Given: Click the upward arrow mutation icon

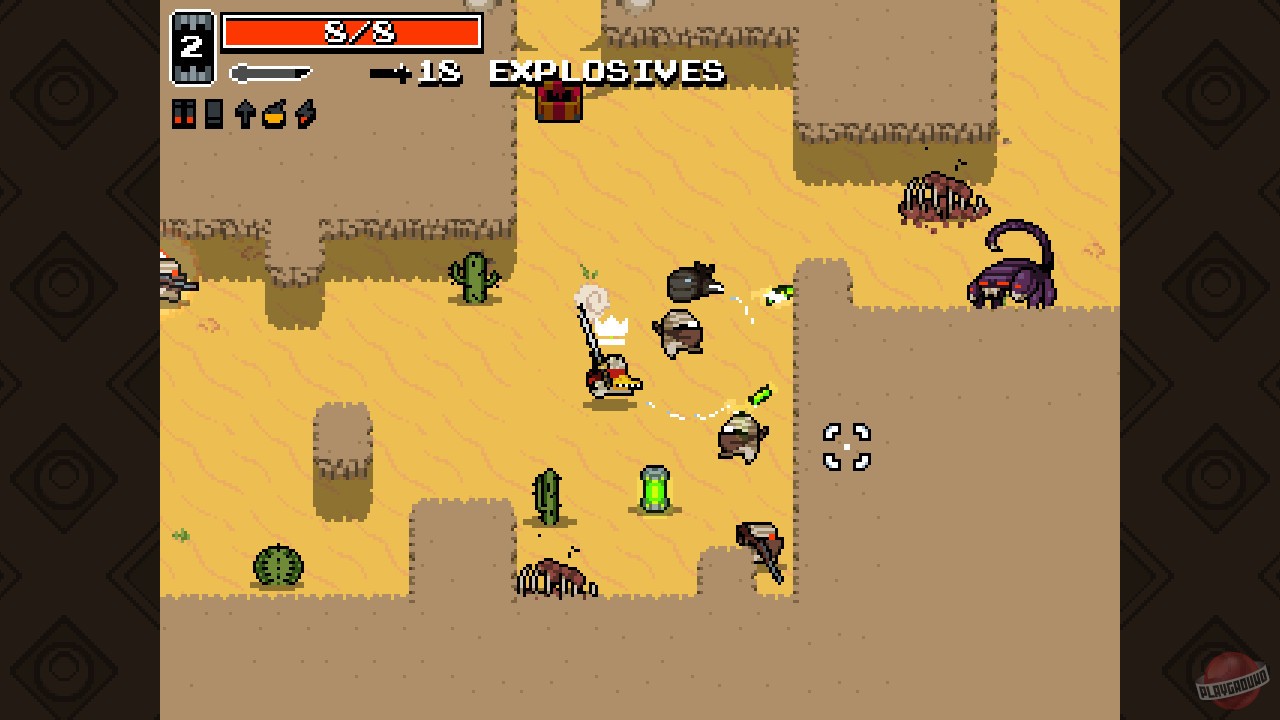Looking at the screenshot, I should 245,113.
